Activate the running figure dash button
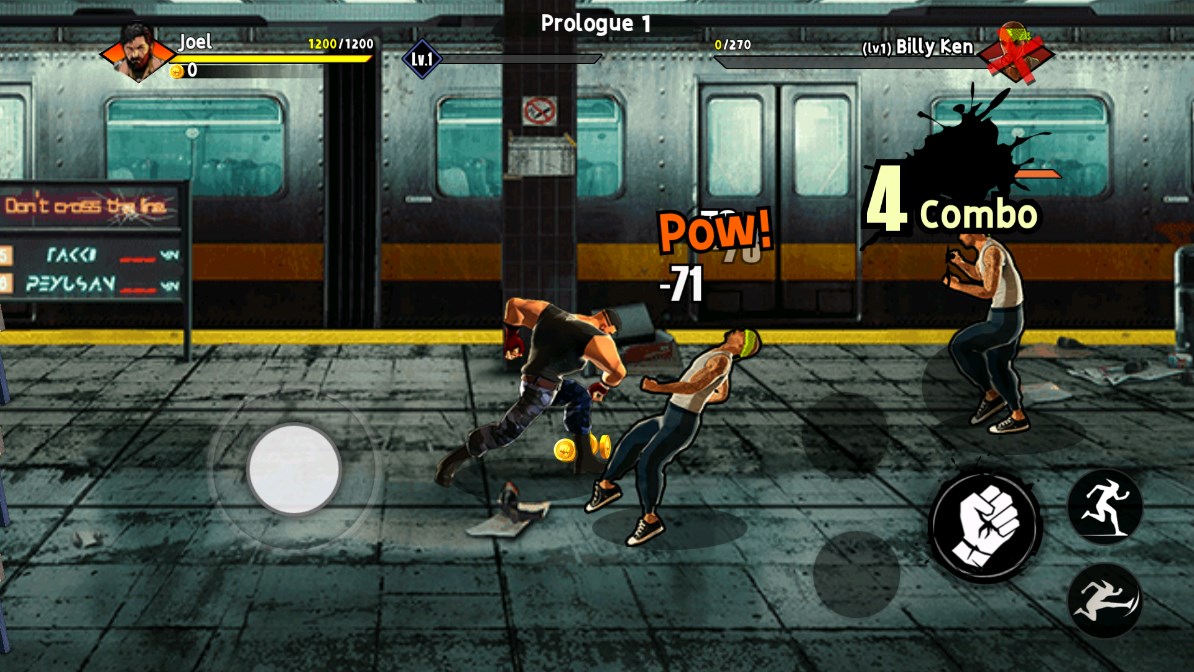 tap(1105, 505)
